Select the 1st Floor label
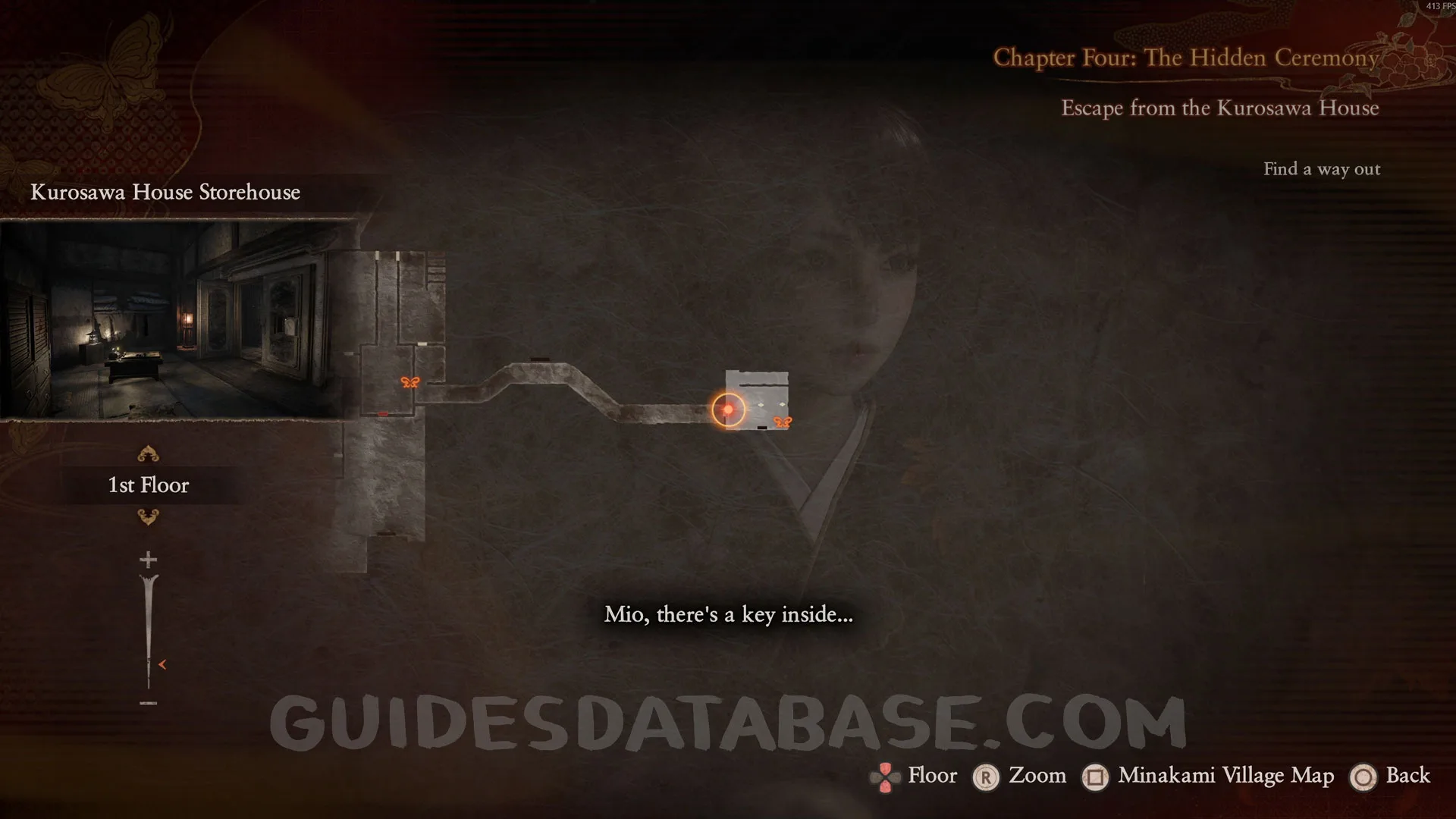The image size is (1456, 819). tap(149, 485)
